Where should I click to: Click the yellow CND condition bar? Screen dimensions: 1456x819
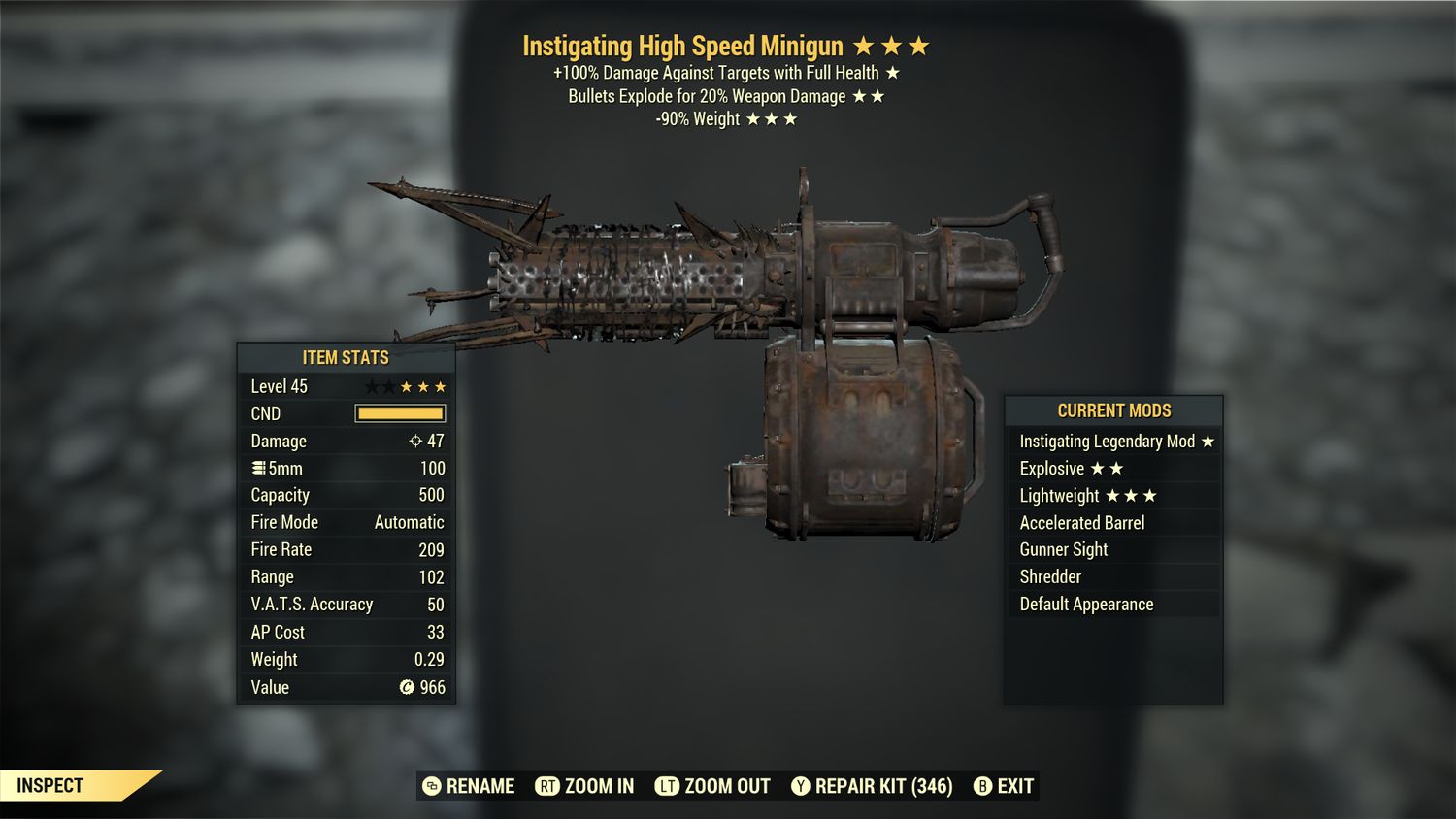point(401,413)
